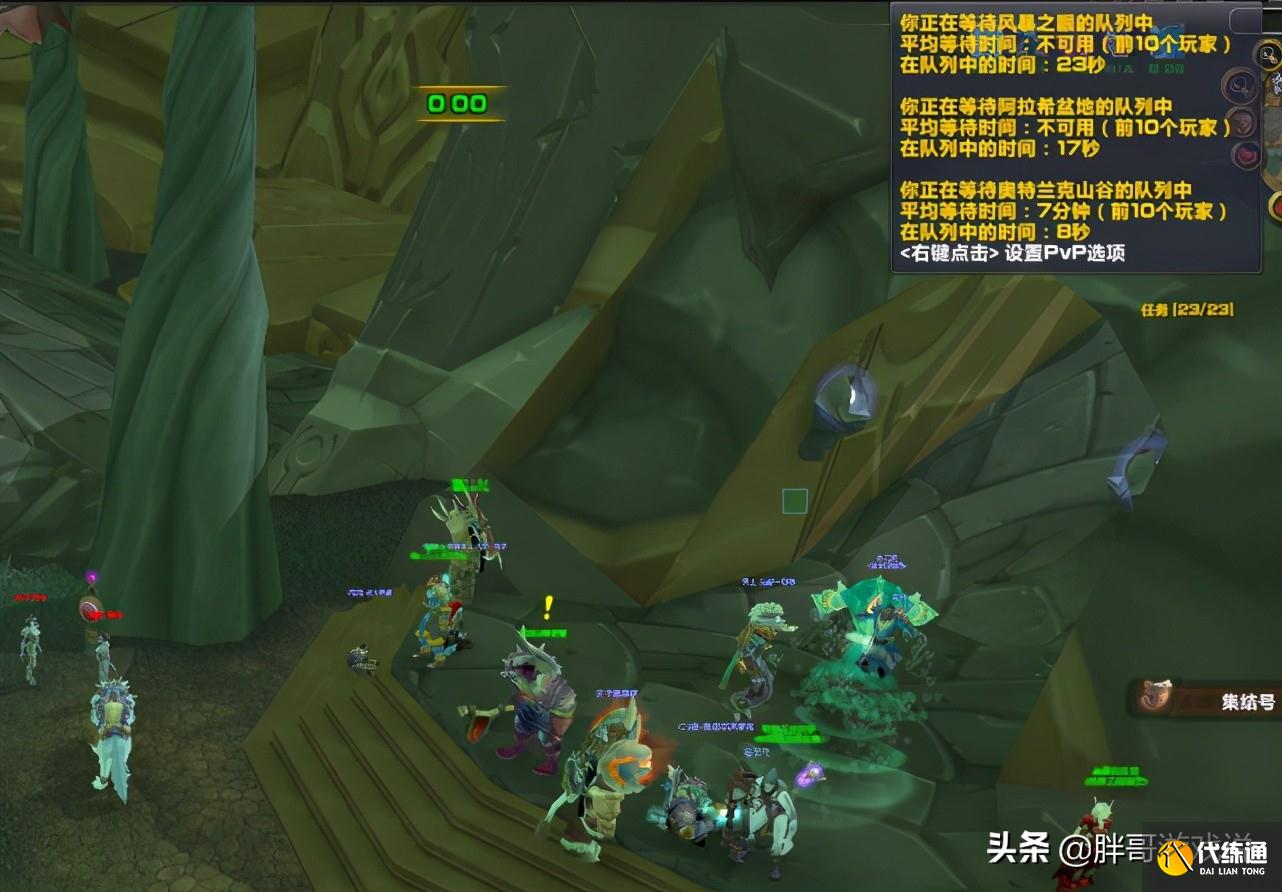
Task: Click the 0:00 battleground timer
Action: point(457,104)
